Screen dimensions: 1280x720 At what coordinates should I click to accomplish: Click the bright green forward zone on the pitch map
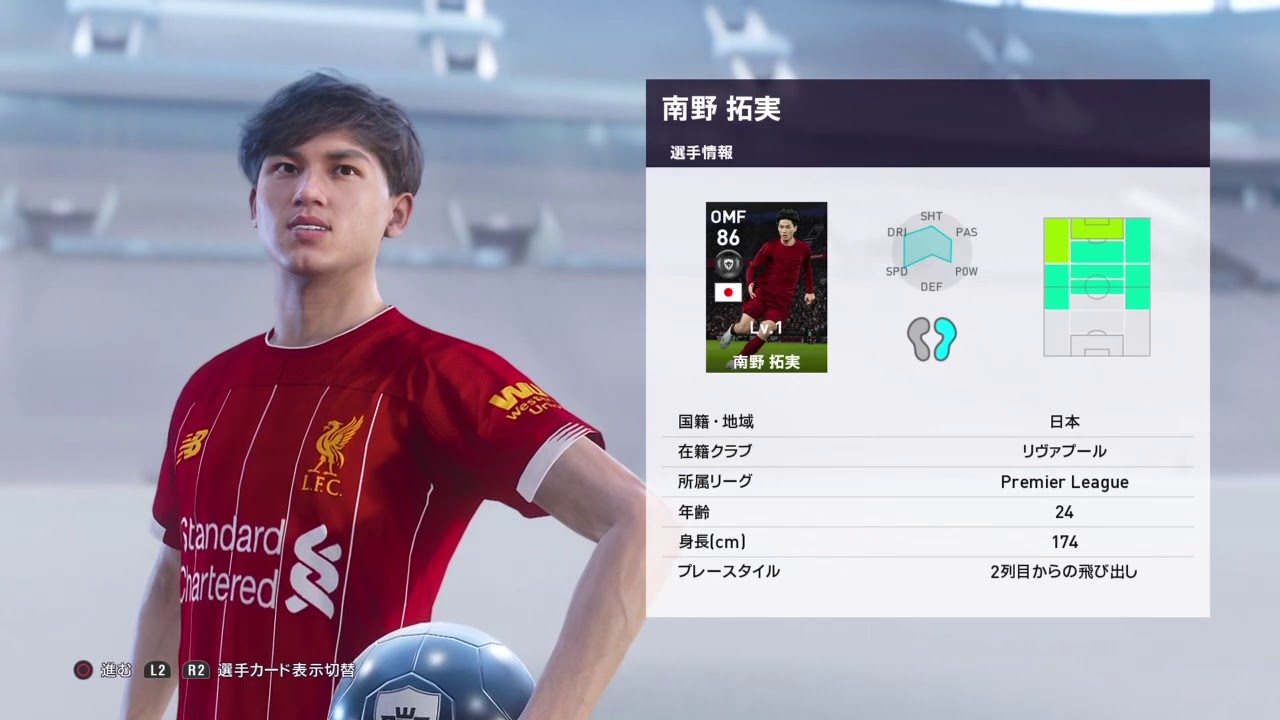[x=1096, y=226]
